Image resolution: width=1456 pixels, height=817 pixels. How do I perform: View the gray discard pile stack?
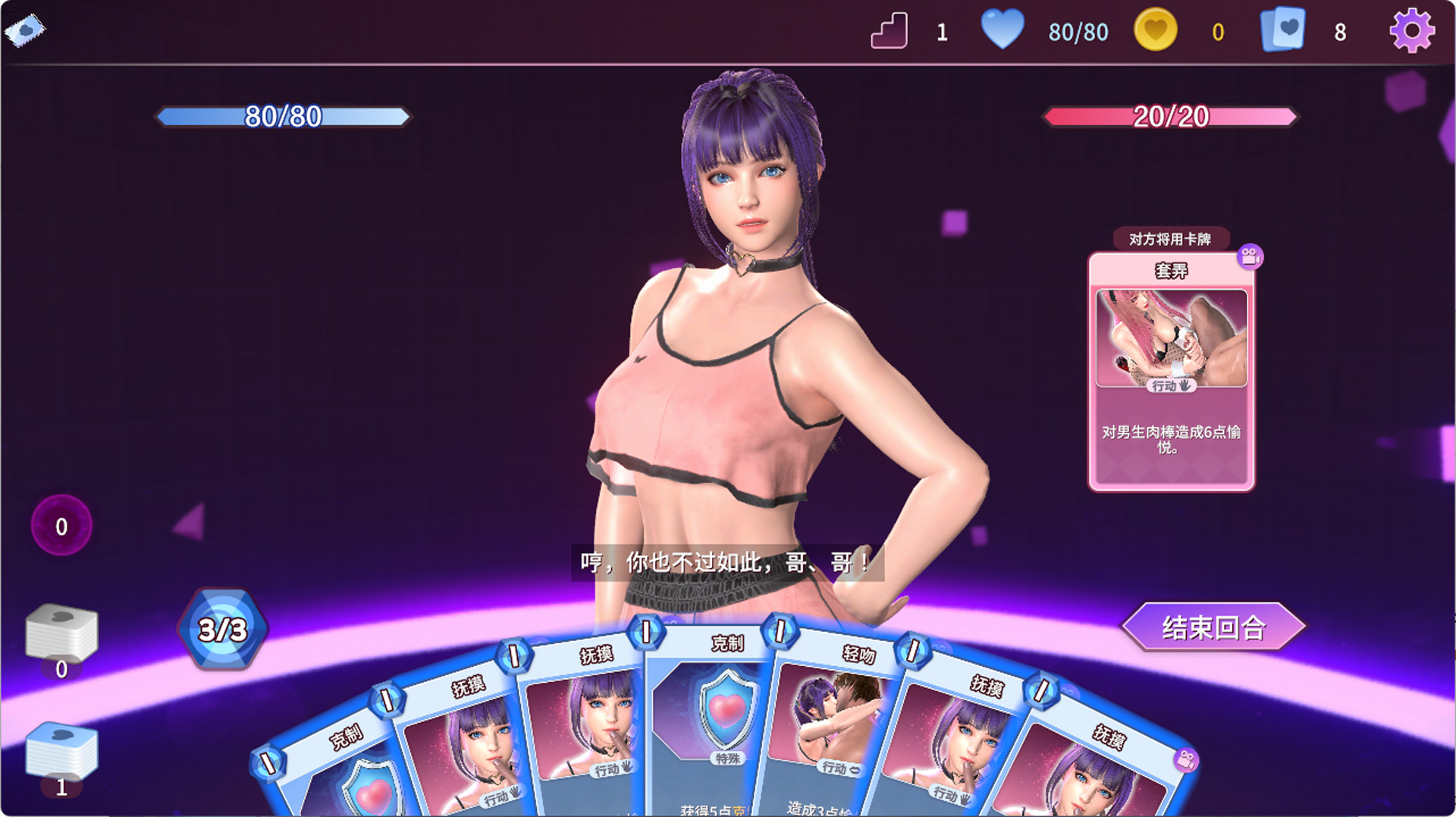61,632
